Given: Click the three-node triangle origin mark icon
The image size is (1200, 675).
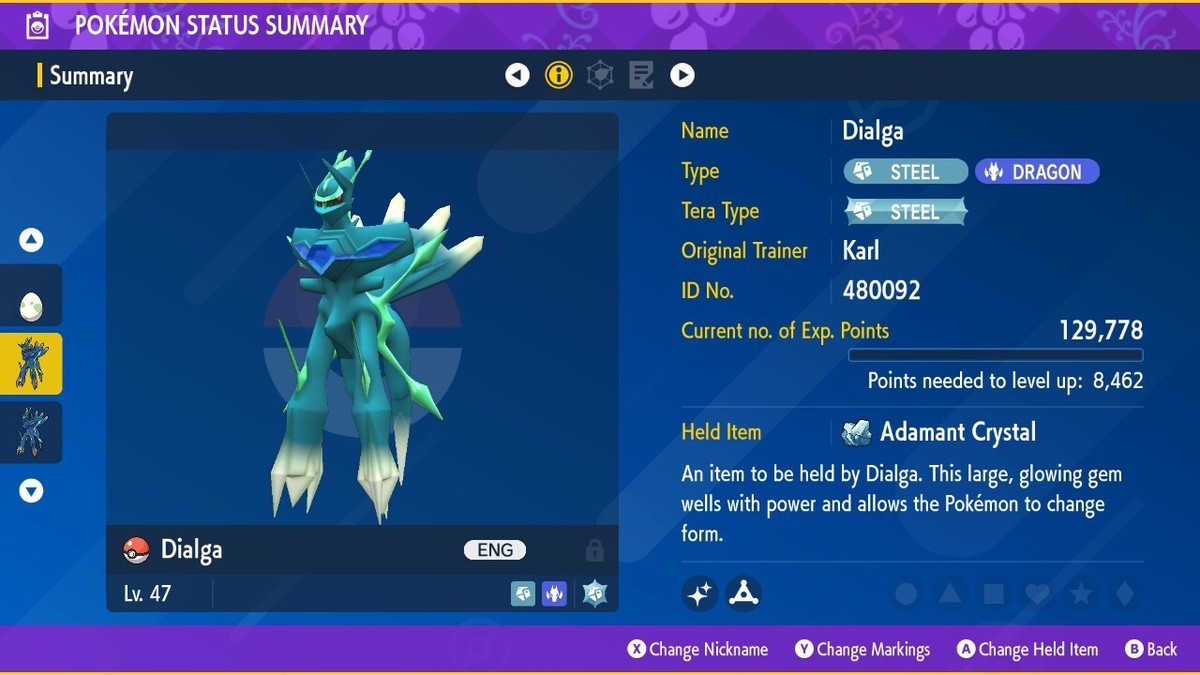Looking at the screenshot, I should click(x=744, y=594).
